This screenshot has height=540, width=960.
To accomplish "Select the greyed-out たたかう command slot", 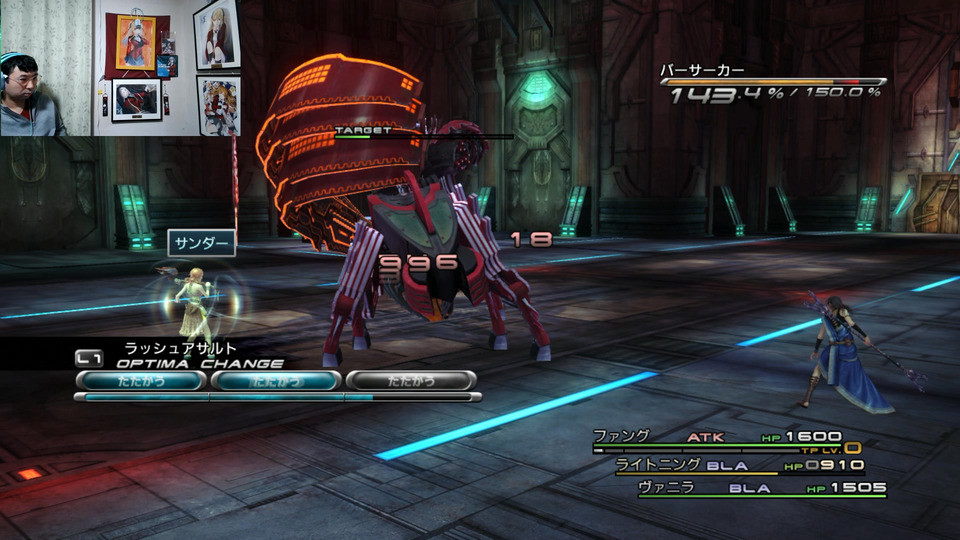I will click(410, 381).
